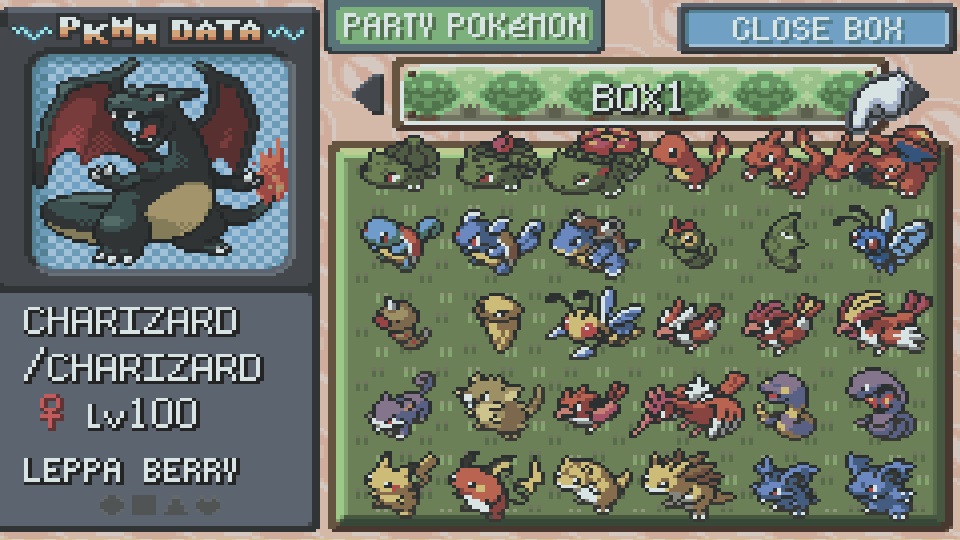Pick Arbok from the storage box
960x540 pixels.
(x=880, y=400)
